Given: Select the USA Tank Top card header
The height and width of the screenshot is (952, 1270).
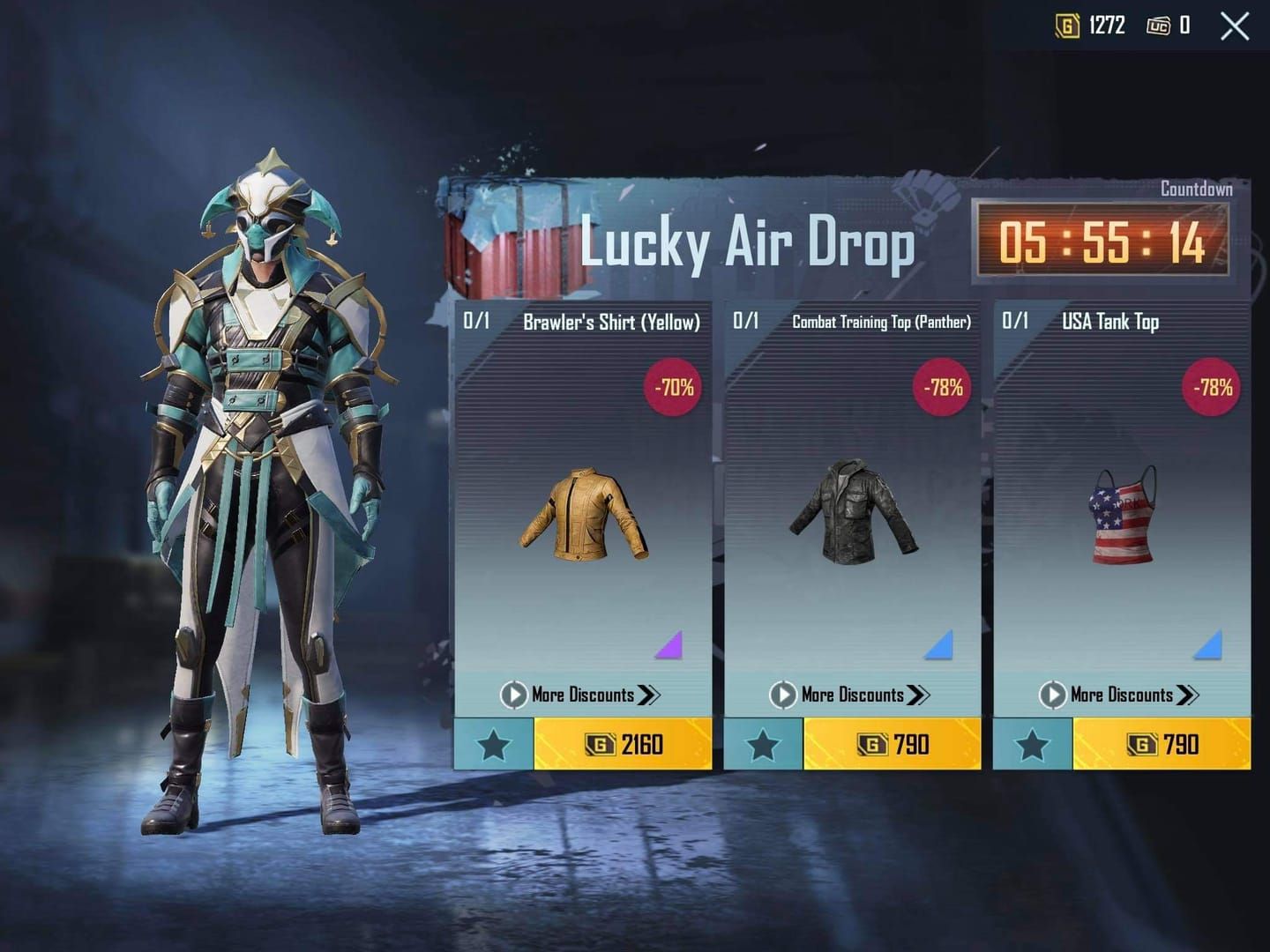Looking at the screenshot, I should point(1111,323).
